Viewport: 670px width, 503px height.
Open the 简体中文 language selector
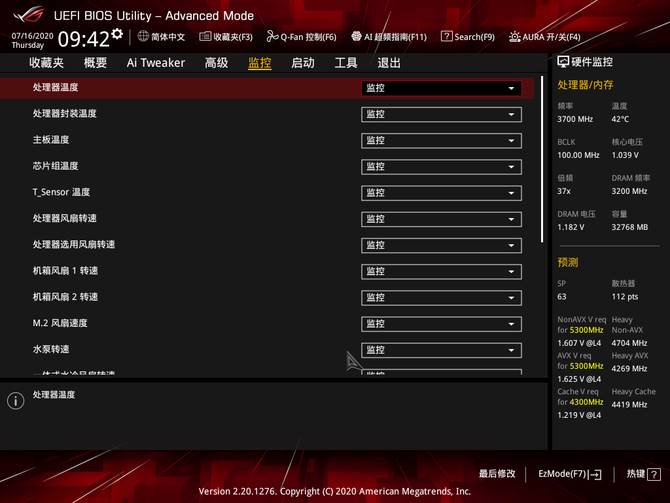pyautogui.click(x=161, y=37)
